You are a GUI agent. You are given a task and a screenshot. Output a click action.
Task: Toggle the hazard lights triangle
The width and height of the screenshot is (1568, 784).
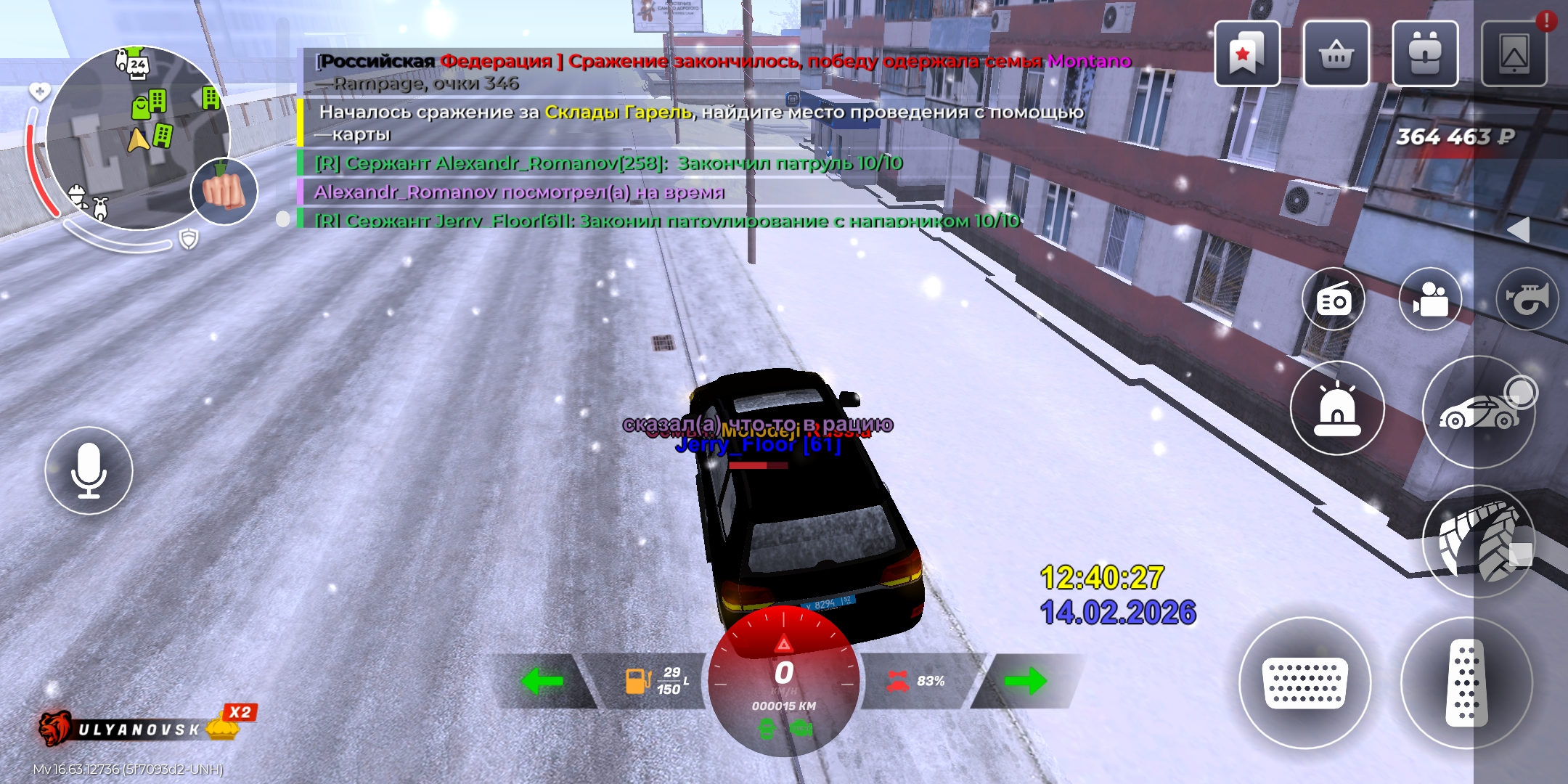coord(784,643)
